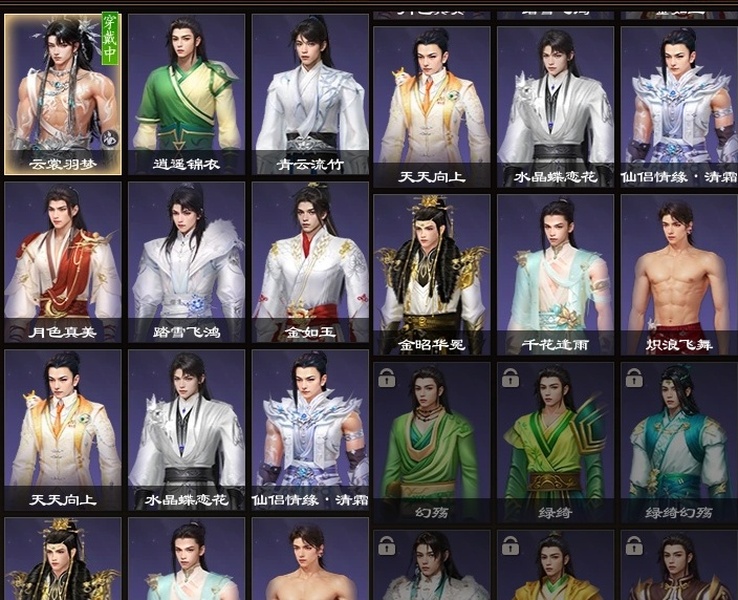Pick the shirtless costume labeled 炽浪飞舞

679,275
